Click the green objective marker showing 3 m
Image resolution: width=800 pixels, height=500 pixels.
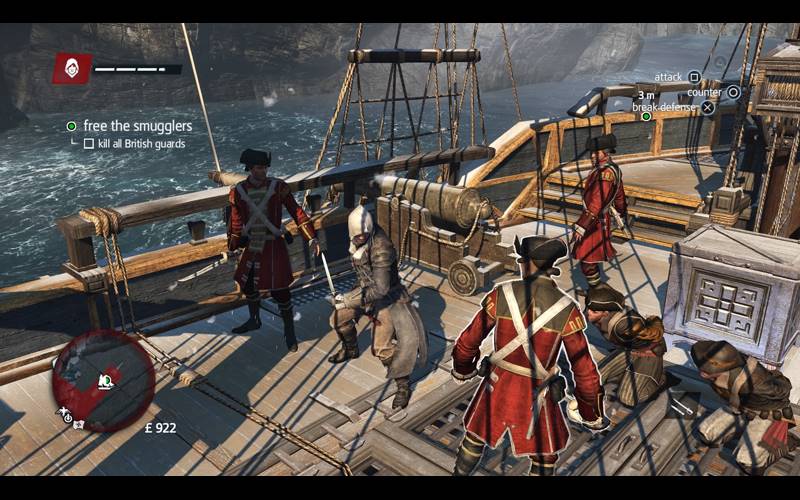pyautogui.click(x=646, y=116)
